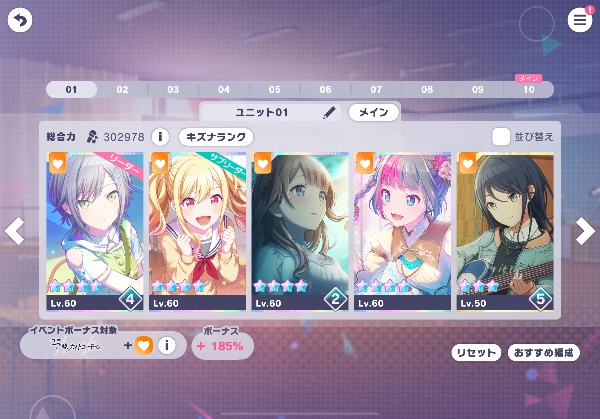Show info for 総合力 total power

click(160, 136)
